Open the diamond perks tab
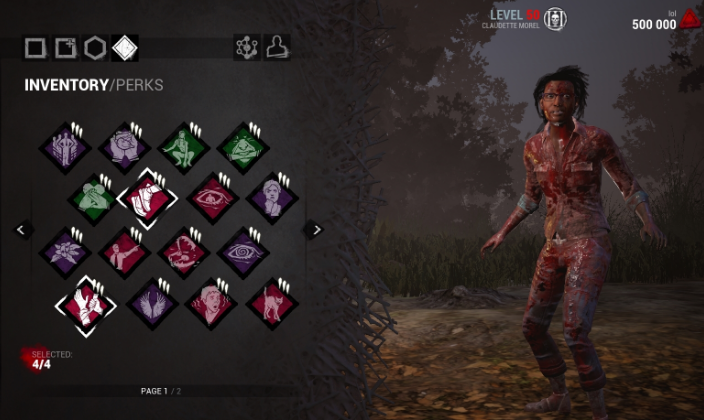This screenshot has width=704, height=420. 125,47
